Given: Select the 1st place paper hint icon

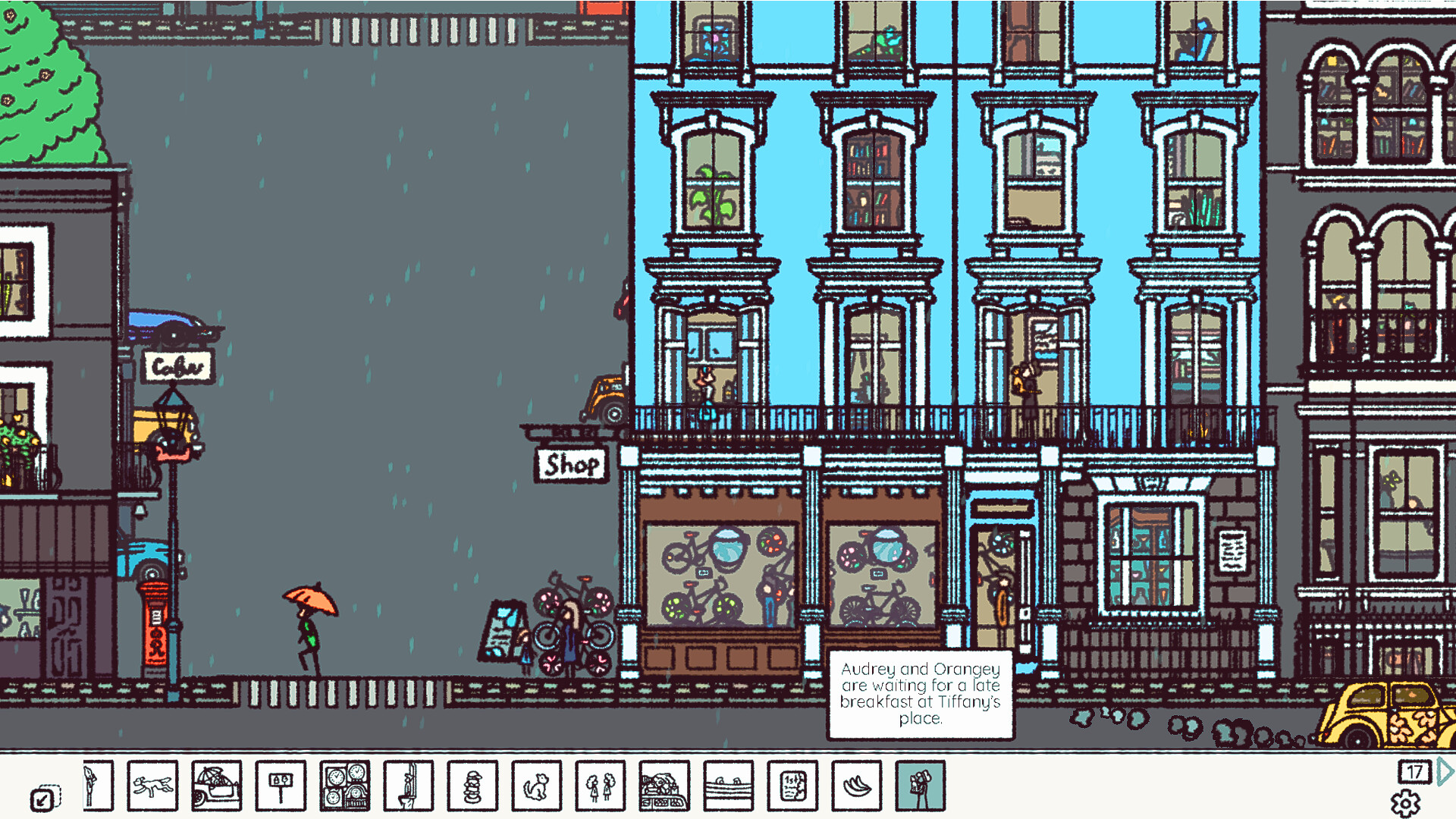Looking at the screenshot, I should (792, 786).
